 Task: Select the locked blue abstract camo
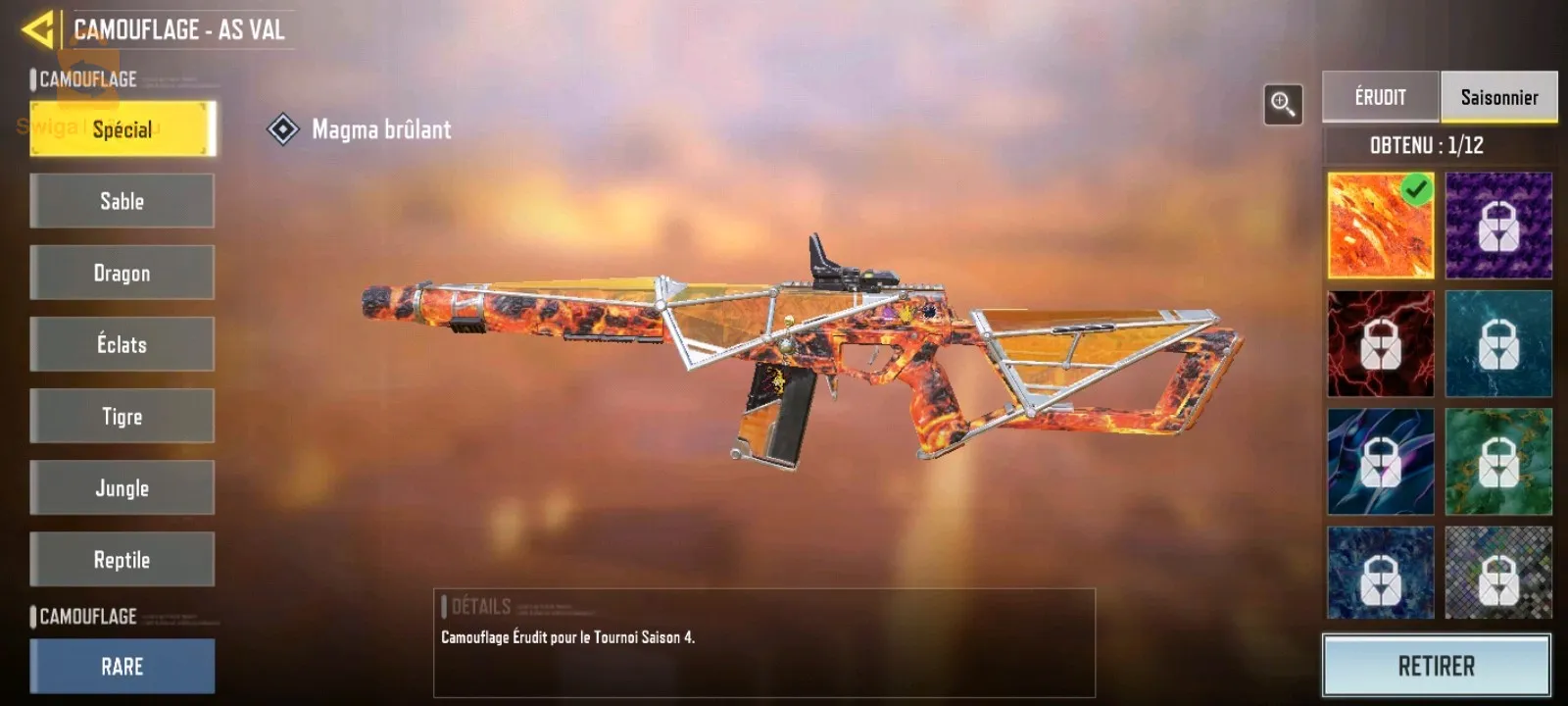[x=1380, y=461]
